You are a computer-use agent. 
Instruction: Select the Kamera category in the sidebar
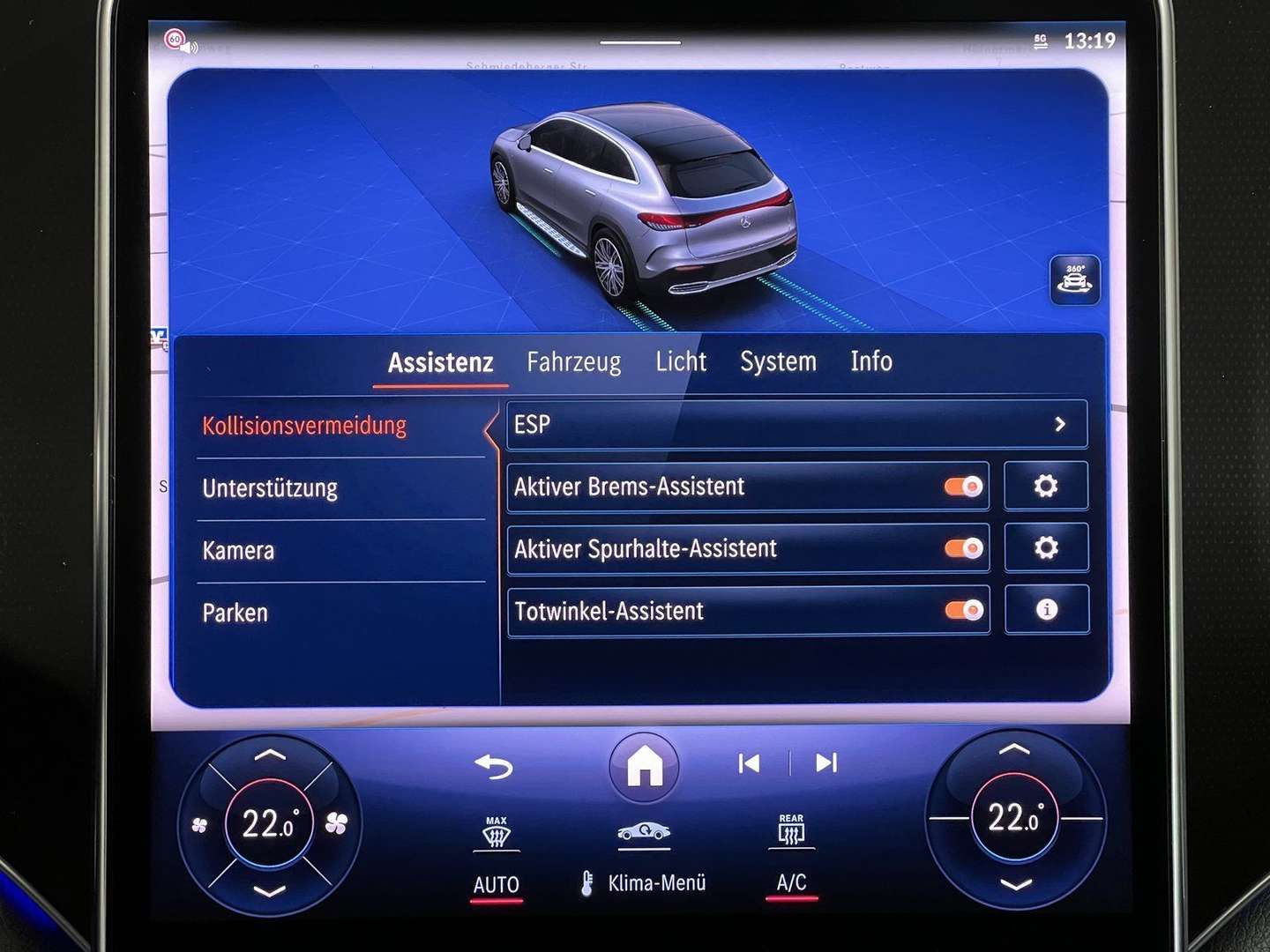click(236, 549)
